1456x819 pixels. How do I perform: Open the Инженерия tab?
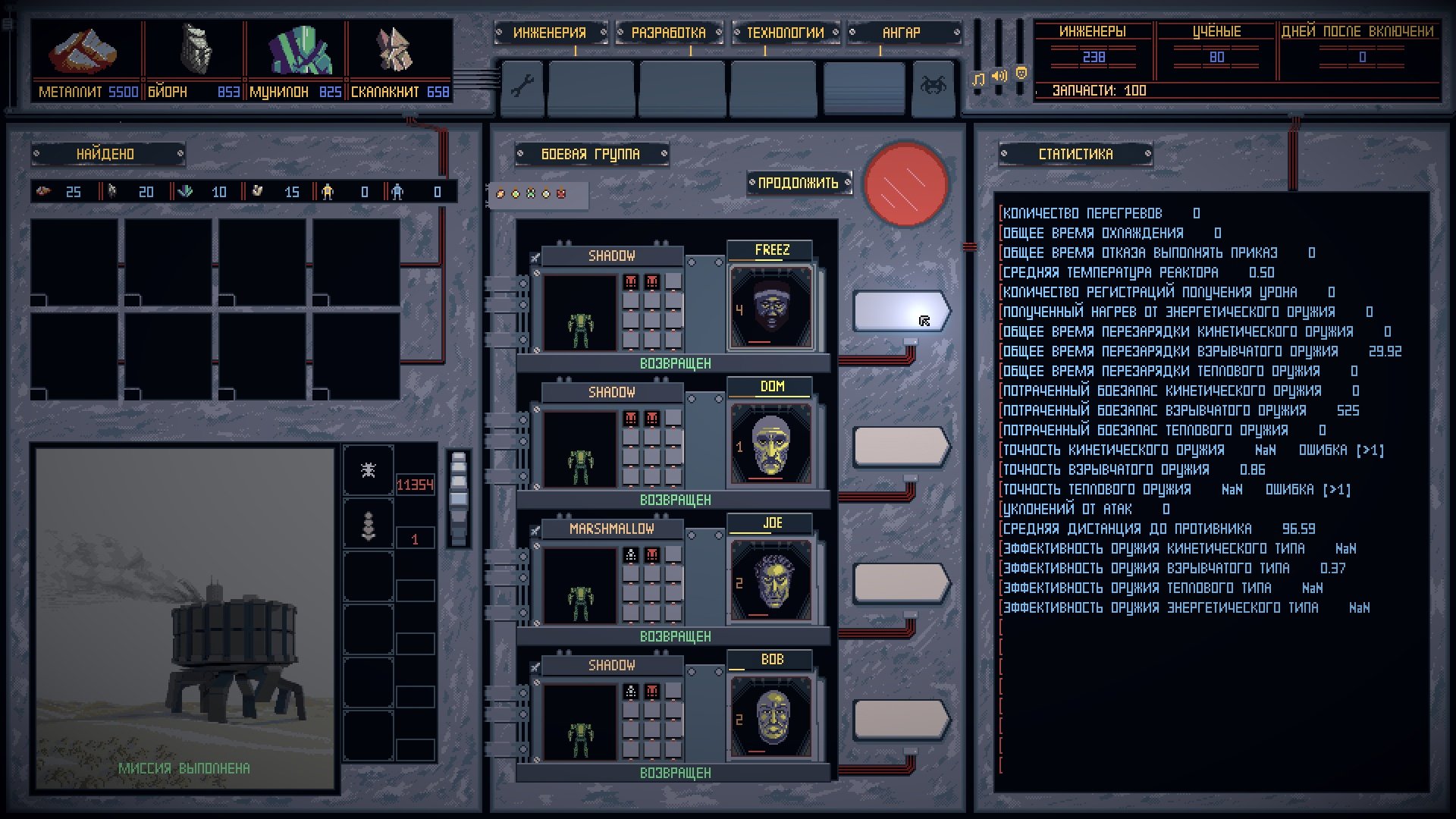click(550, 33)
